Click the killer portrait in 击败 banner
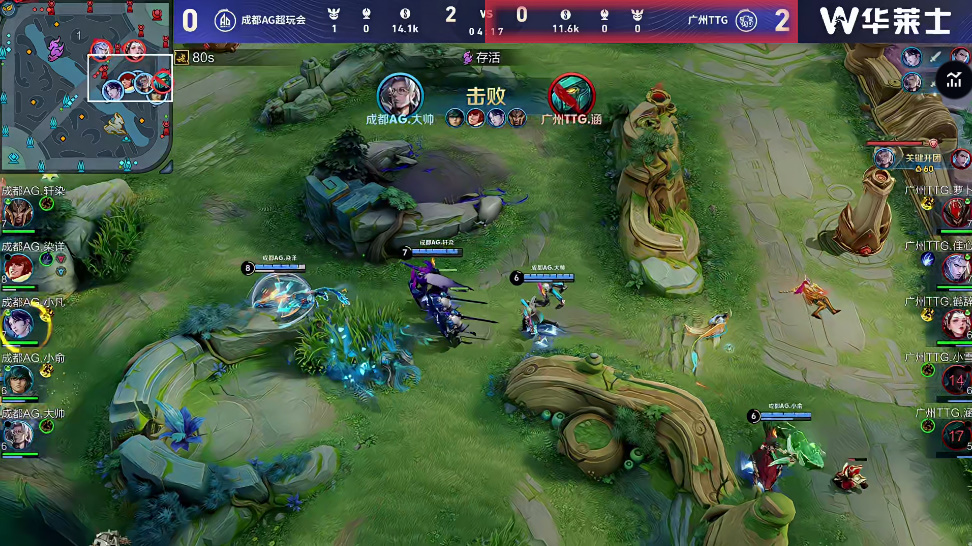The image size is (972, 546). (x=400, y=96)
